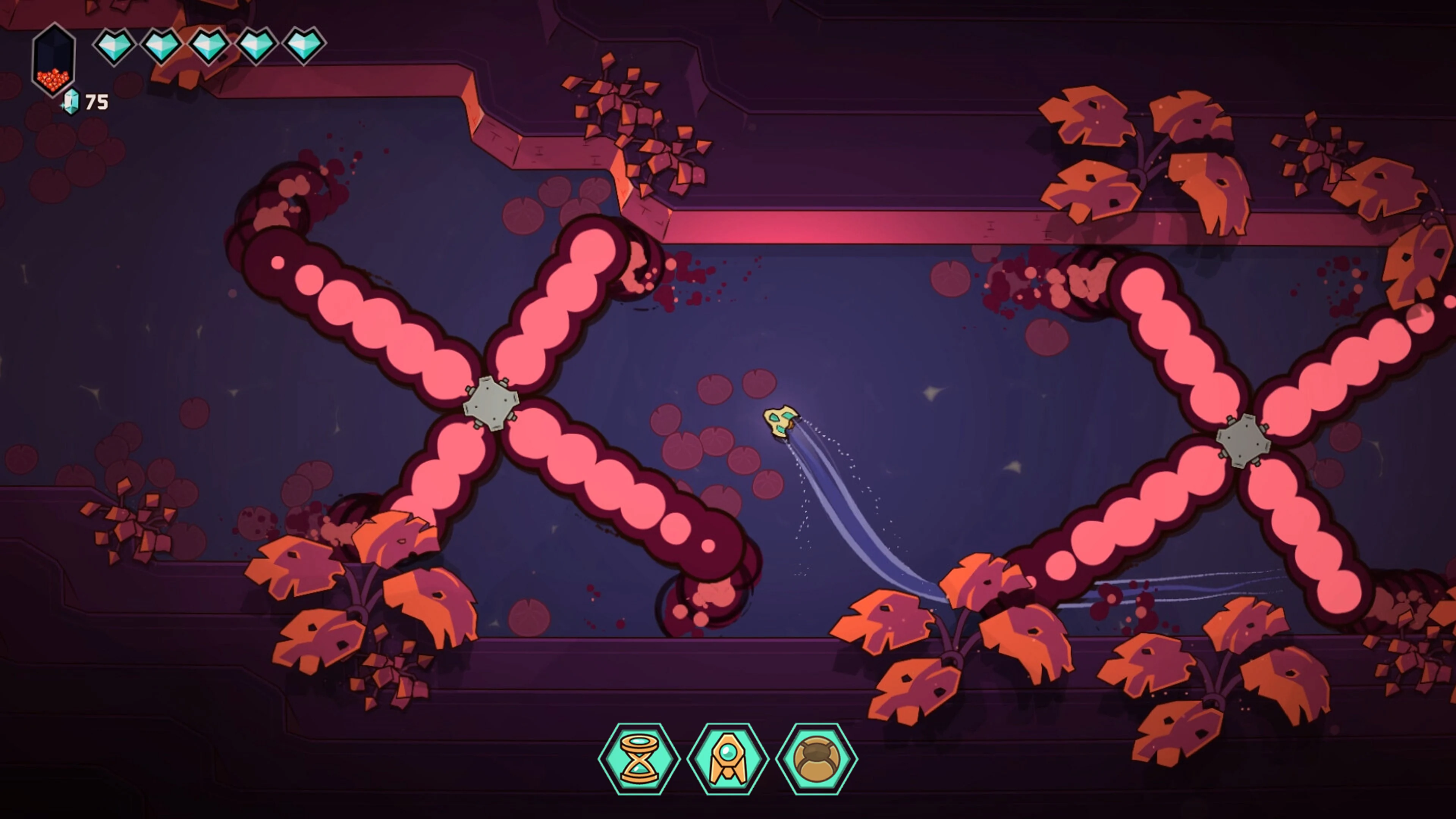
Task: Activate the rocket boost ability
Action: [x=728, y=758]
